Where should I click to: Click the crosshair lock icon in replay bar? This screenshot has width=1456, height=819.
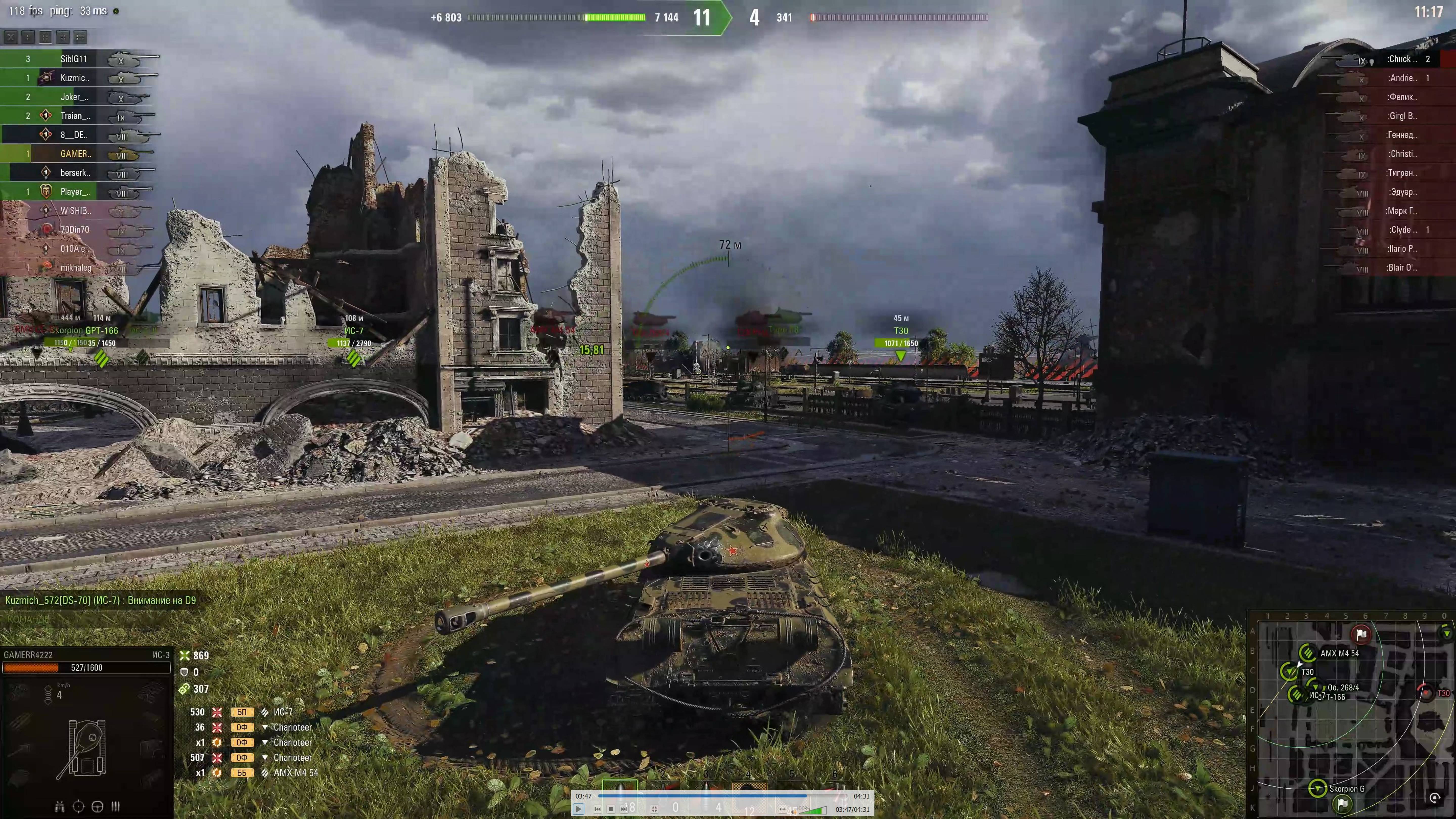tap(654, 809)
